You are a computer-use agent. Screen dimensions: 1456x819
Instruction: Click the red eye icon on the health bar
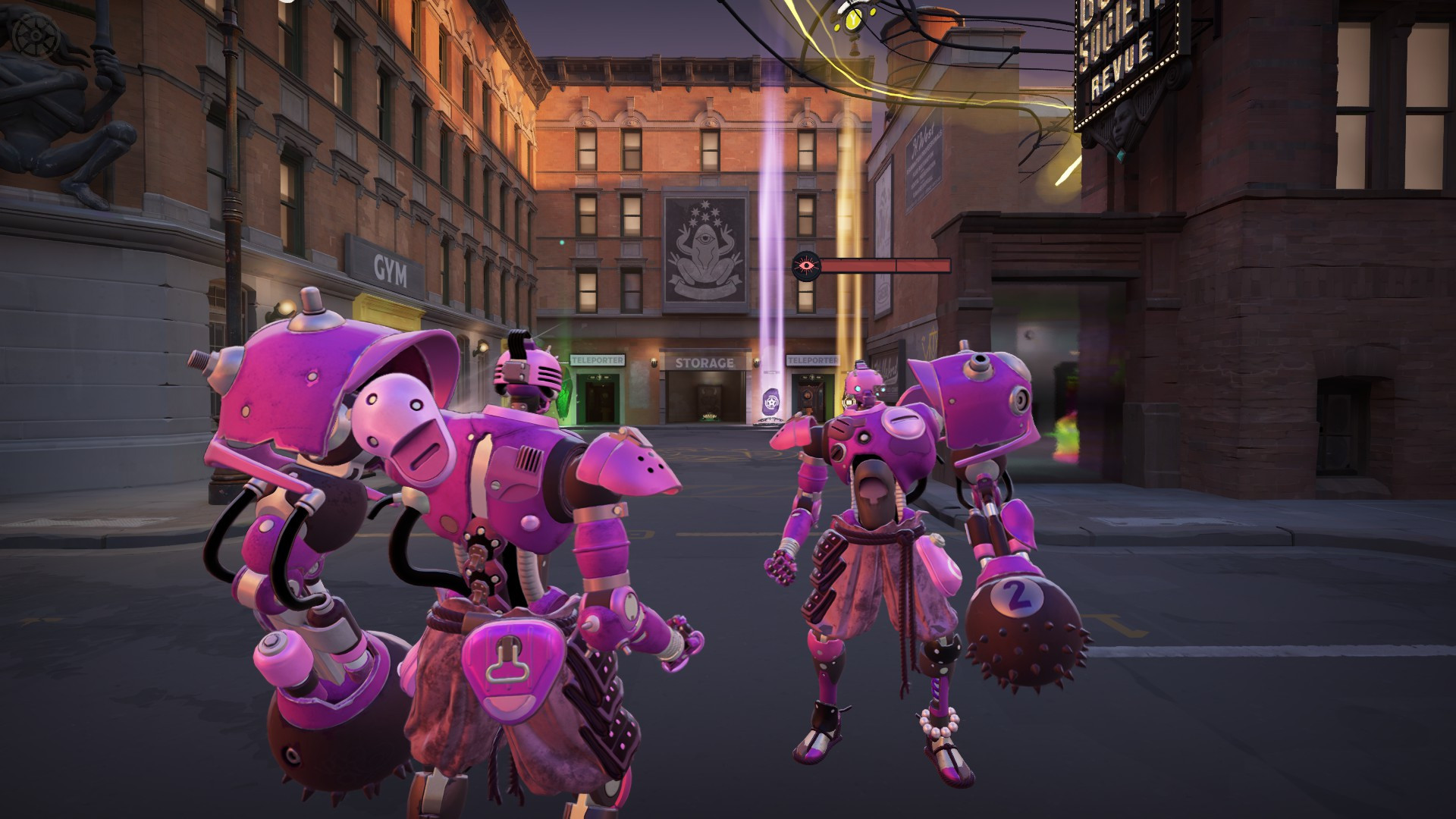[x=806, y=265]
